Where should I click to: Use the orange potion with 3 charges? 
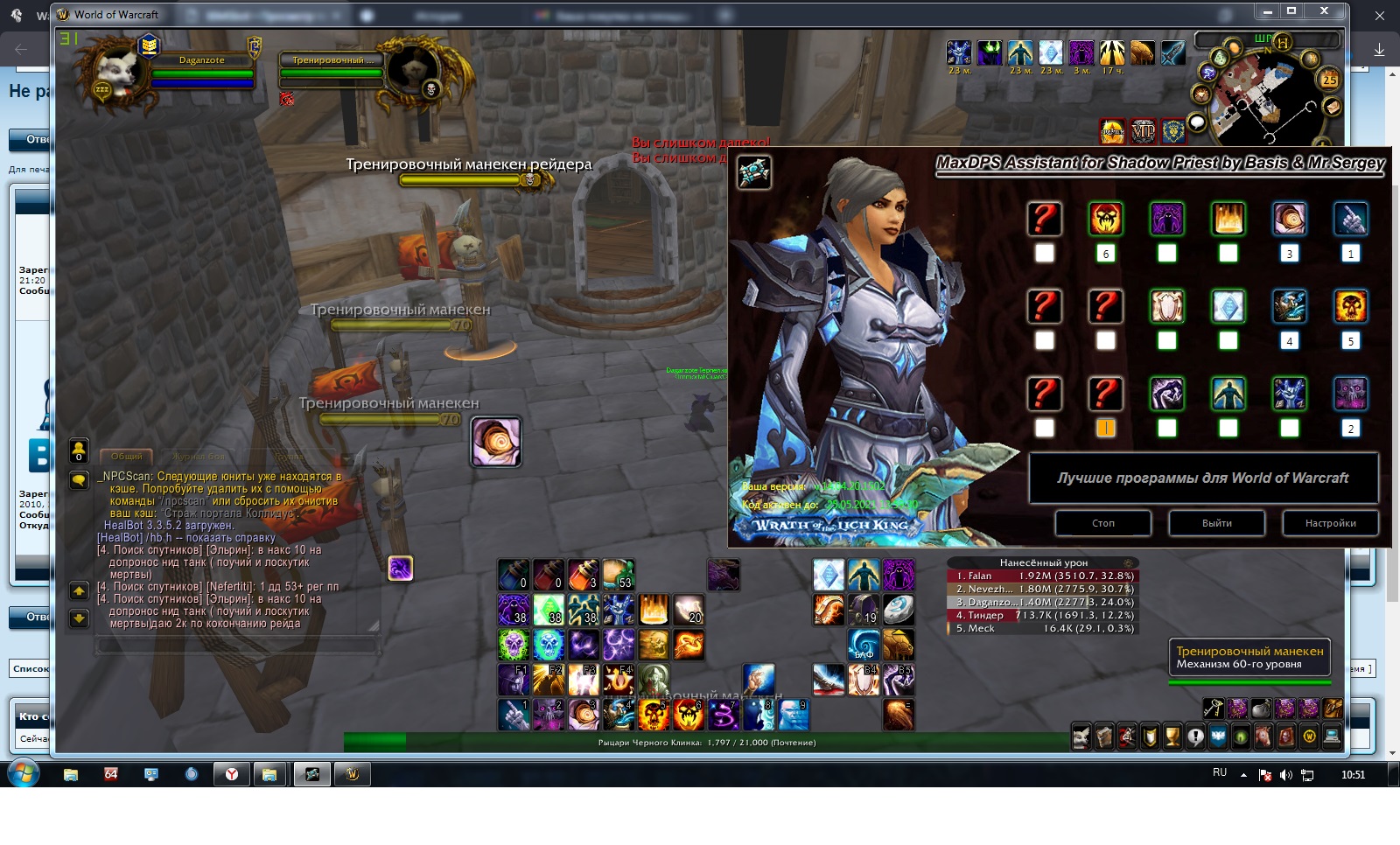[x=584, y=575]
